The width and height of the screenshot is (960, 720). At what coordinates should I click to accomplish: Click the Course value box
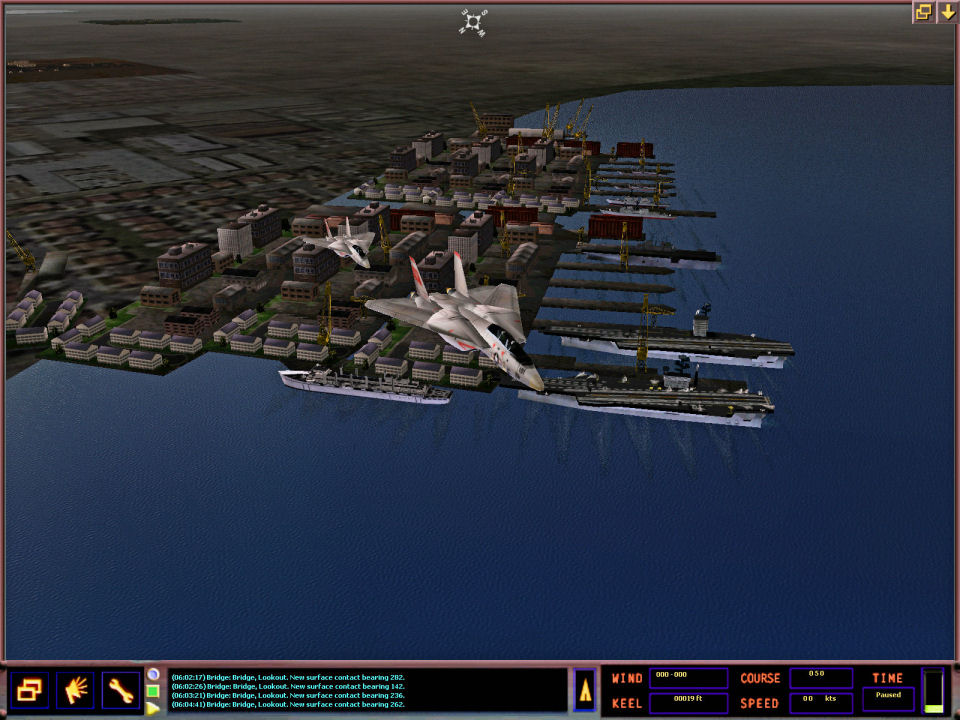[821, 677]
